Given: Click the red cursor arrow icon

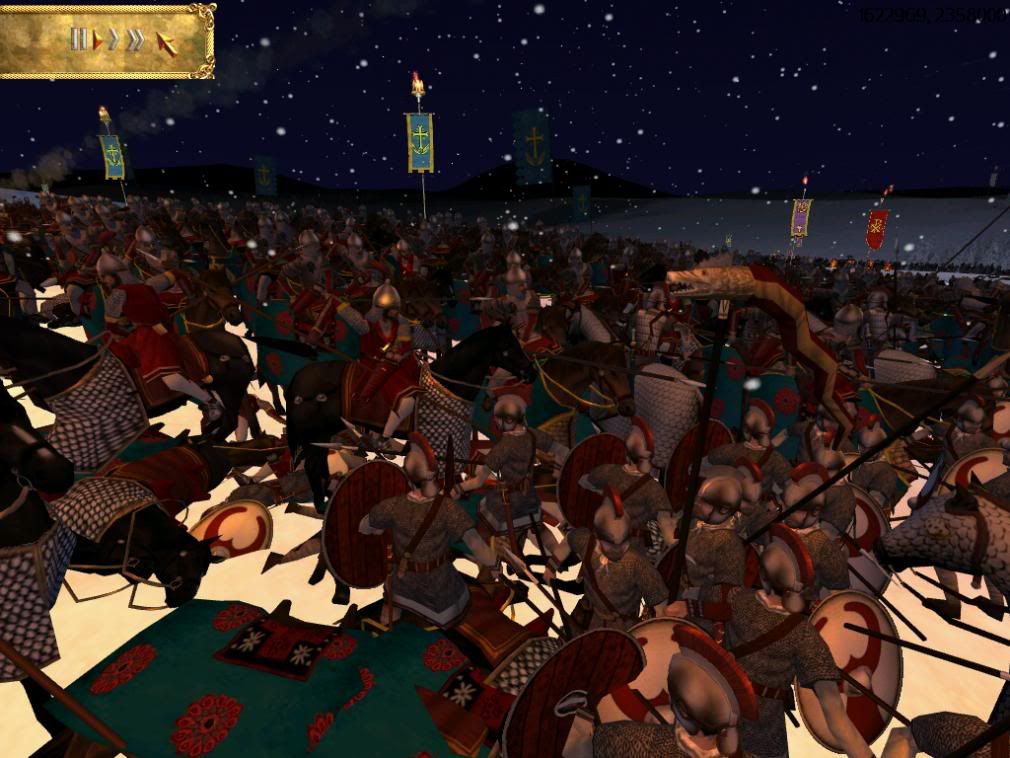Looking at the screenshot, I should [167, 43].
